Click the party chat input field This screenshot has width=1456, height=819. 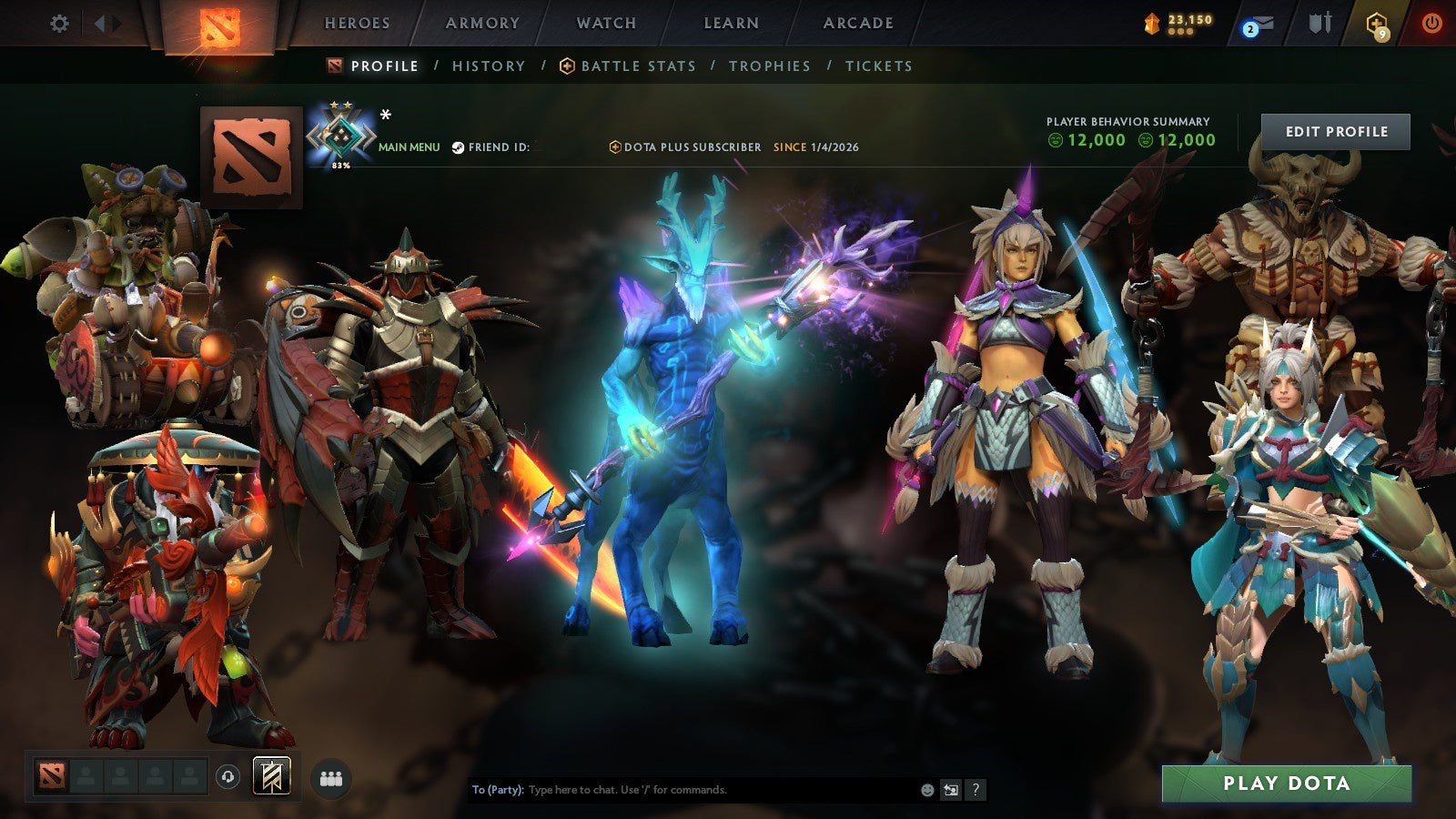pos(682,790)
